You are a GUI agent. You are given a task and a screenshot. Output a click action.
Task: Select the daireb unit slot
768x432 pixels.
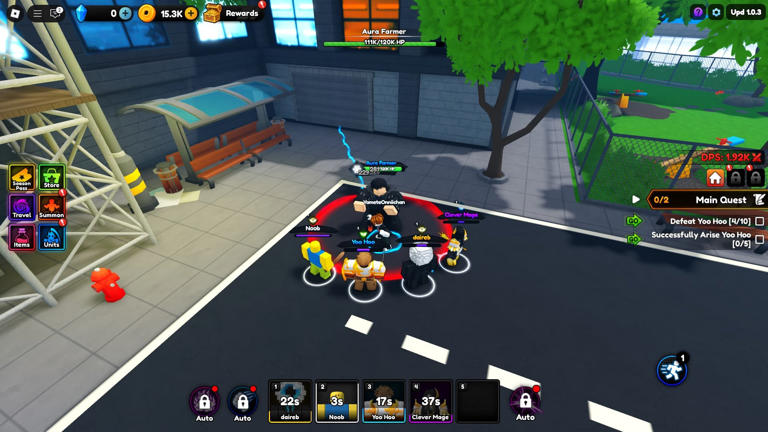tap(290, 401)
